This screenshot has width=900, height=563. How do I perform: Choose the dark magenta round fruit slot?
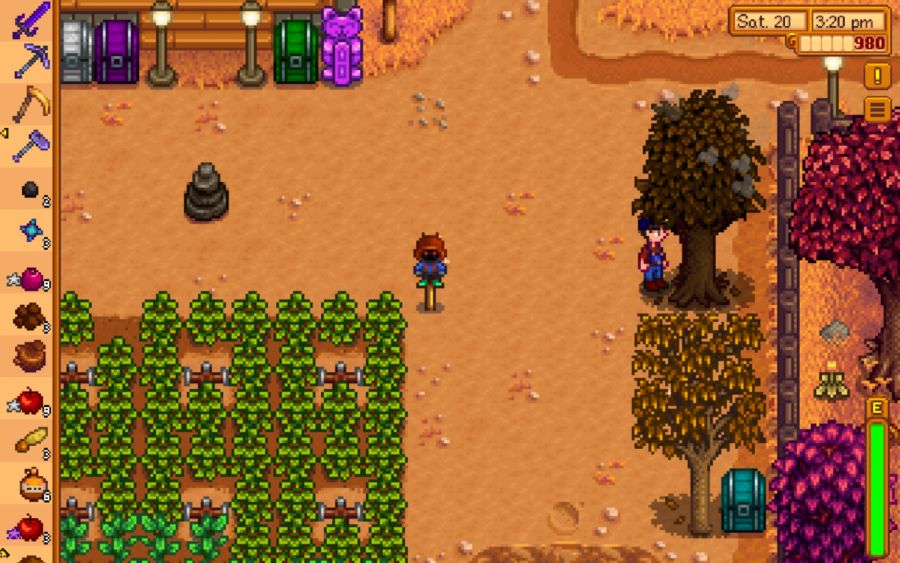point(29,276)
